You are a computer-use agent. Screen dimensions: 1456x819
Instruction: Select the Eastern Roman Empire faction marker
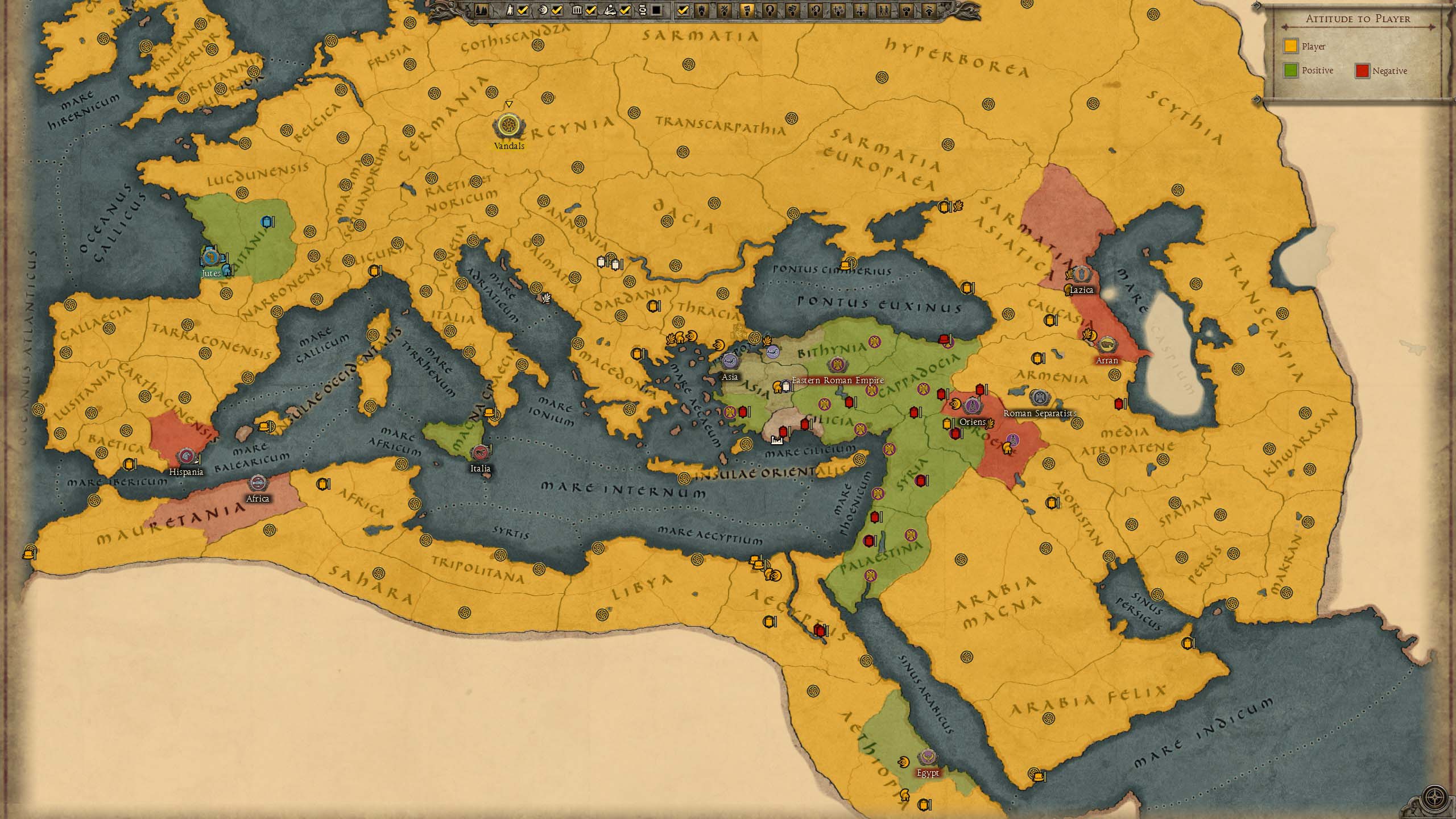coord(837,365)
